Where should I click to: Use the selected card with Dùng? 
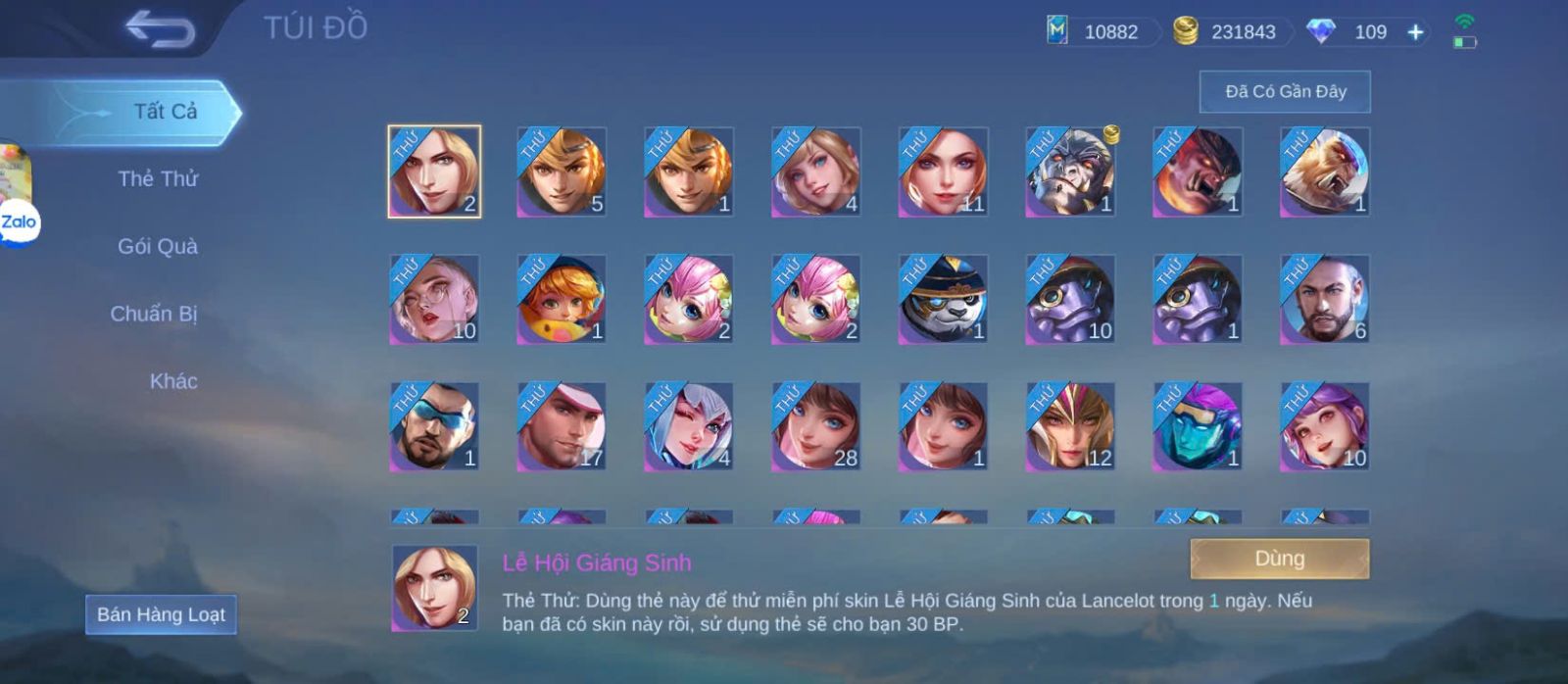tap(1279, 559)
